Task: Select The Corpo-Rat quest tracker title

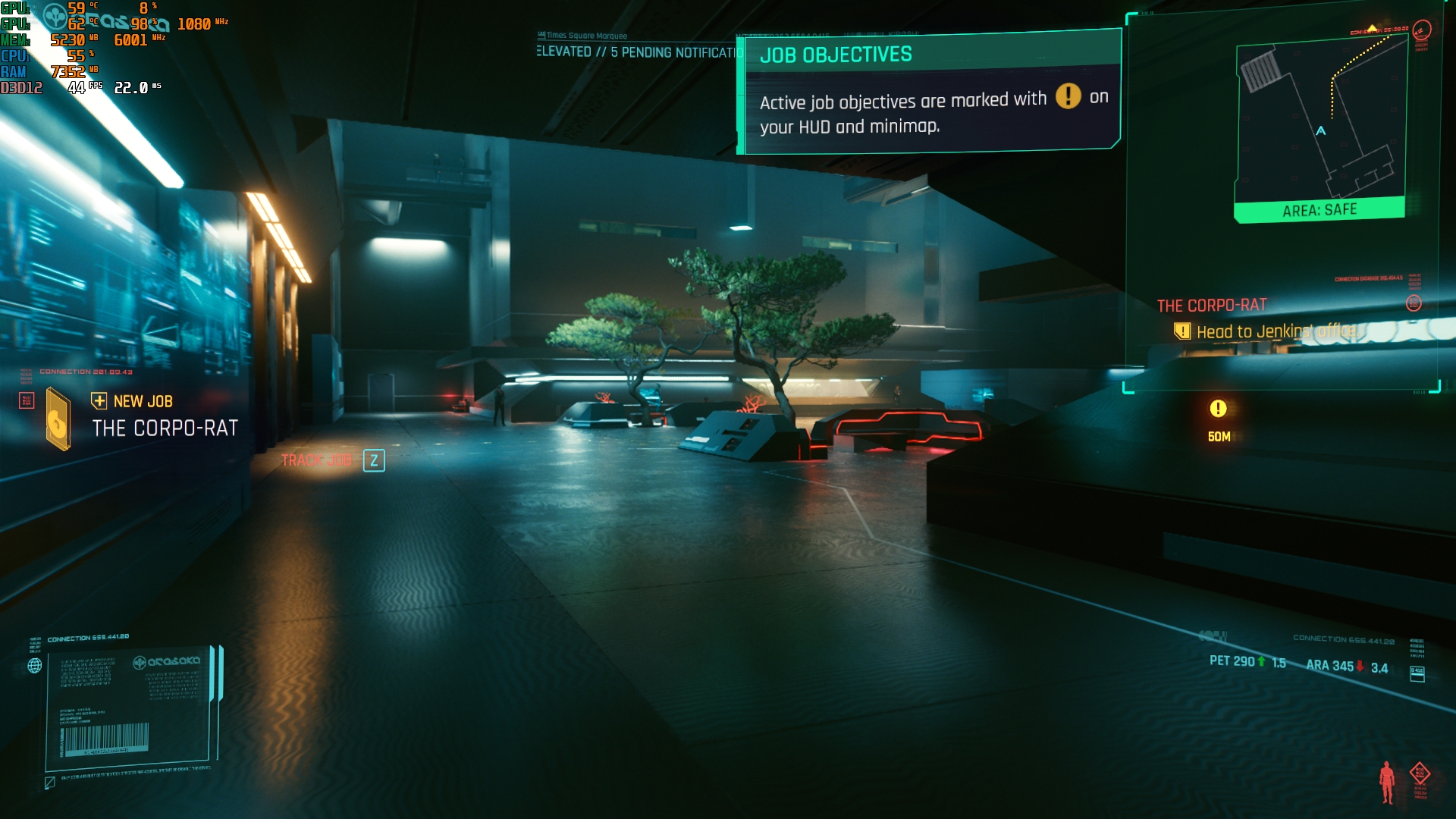Action: pyautogui.click(x=1211, y=306)
